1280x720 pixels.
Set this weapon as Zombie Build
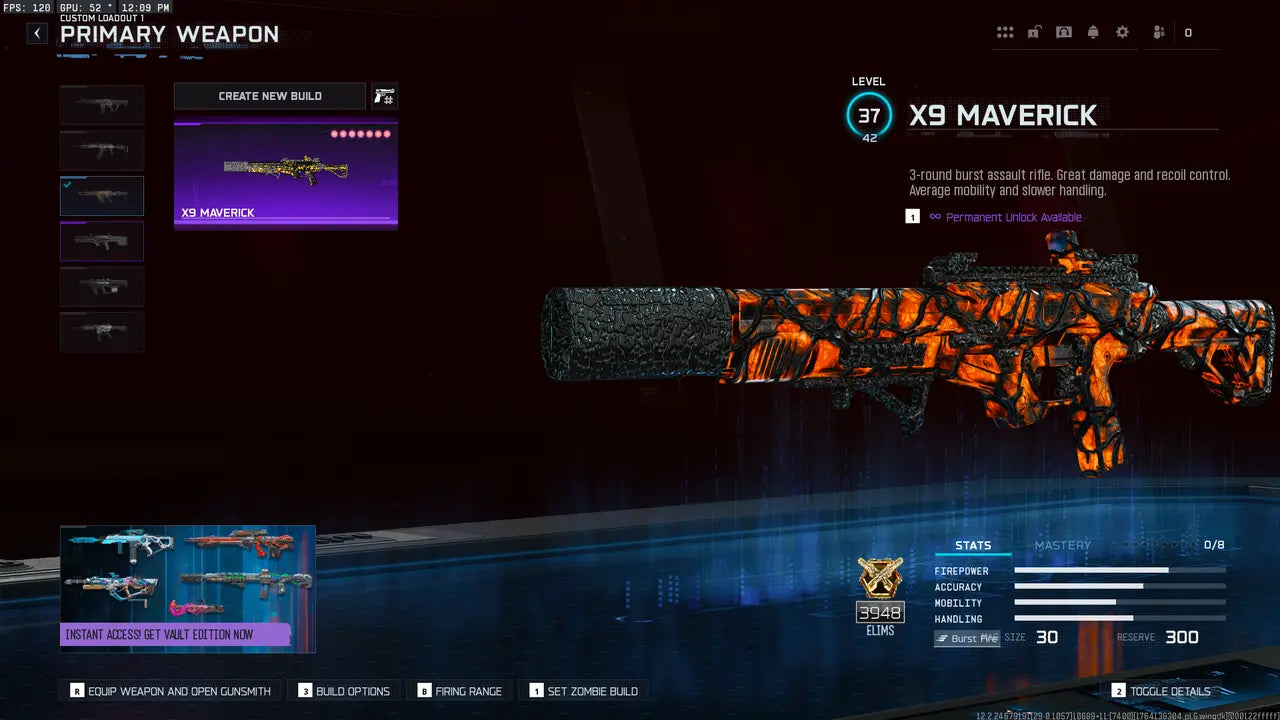click(x=584, y=691)
